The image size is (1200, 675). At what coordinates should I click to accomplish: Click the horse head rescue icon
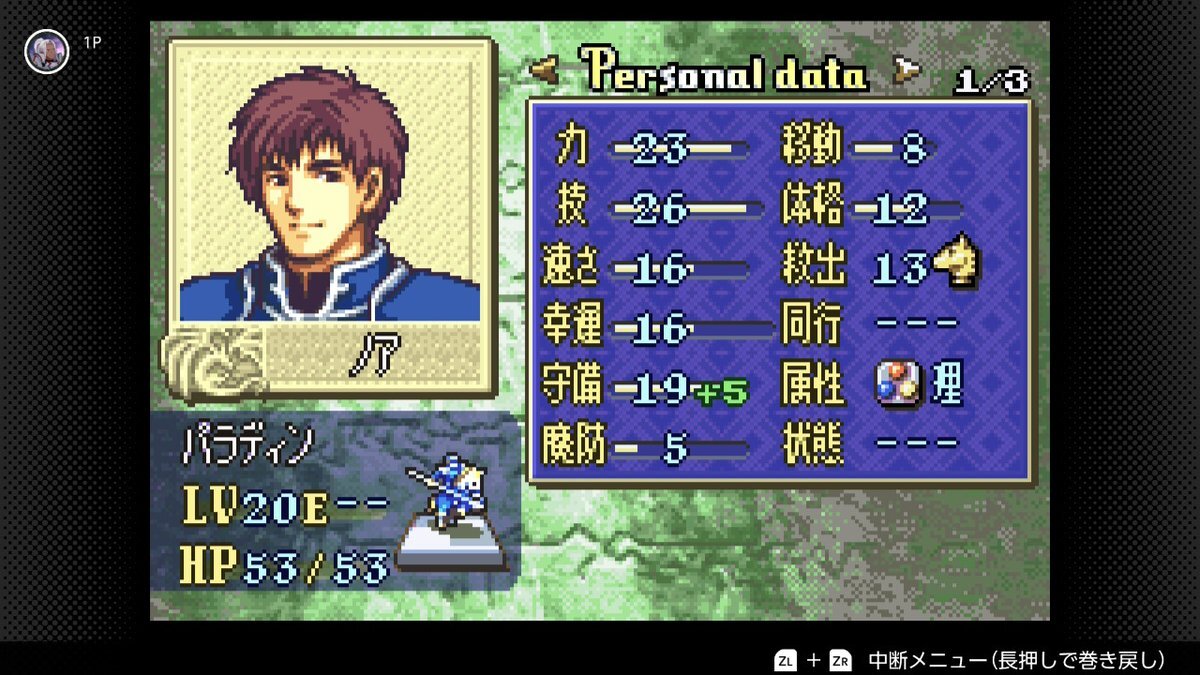pyautogui.click(x=957, y=265)
